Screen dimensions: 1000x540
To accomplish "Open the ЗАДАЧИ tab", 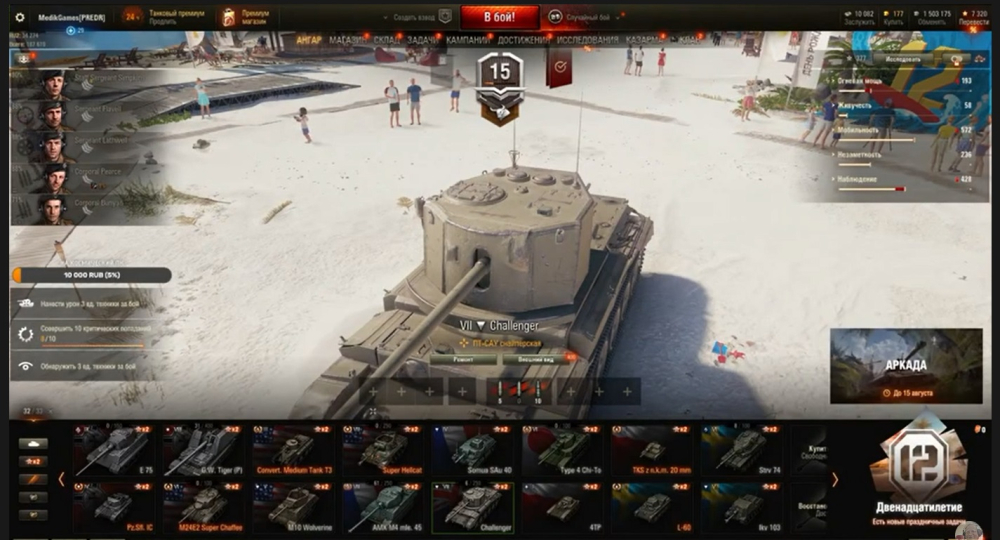I will click(421, 40).
